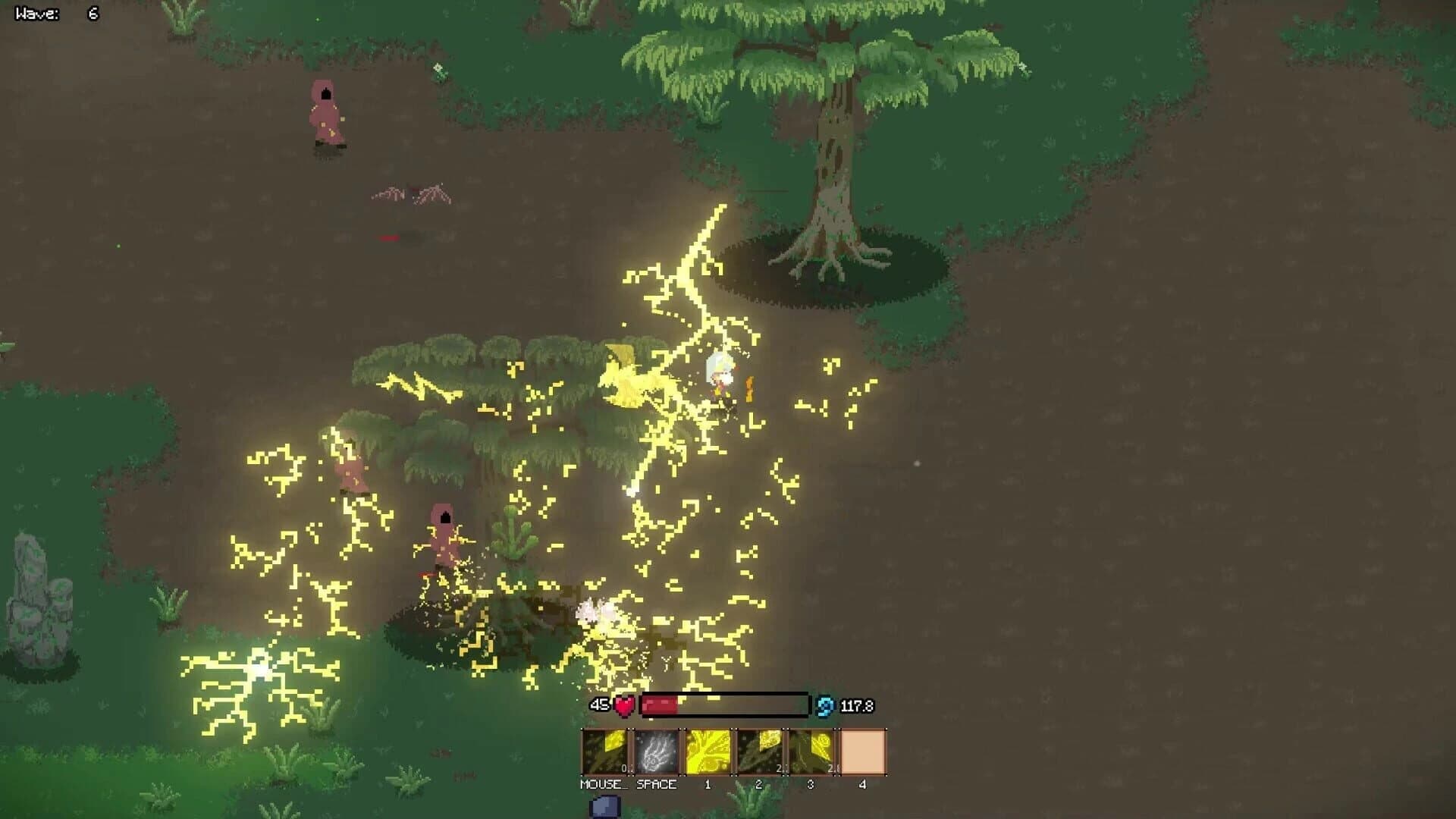Click the blue mana crystal icon

[827, 704]
